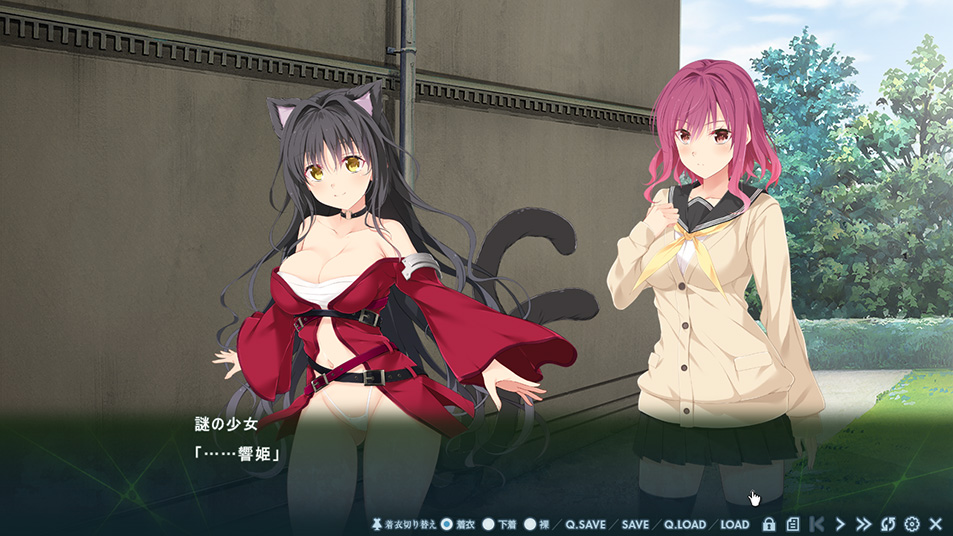Click the circular arrows icon
The image size is (953, 536).
(887, 524)
